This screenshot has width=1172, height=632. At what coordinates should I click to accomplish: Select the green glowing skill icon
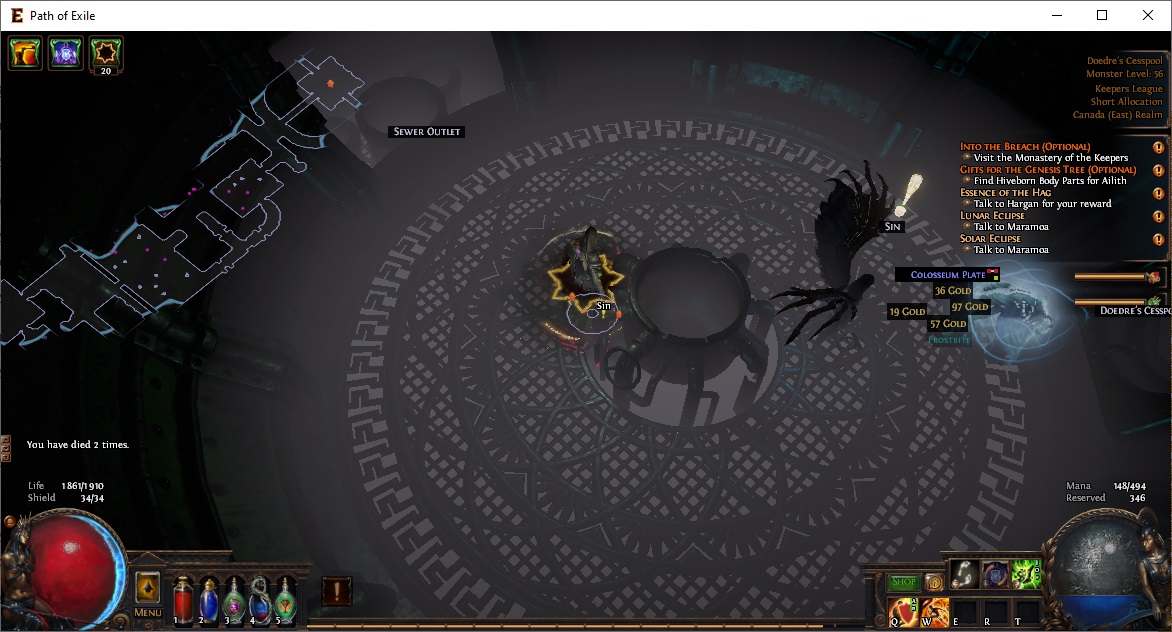(1026, 573)
